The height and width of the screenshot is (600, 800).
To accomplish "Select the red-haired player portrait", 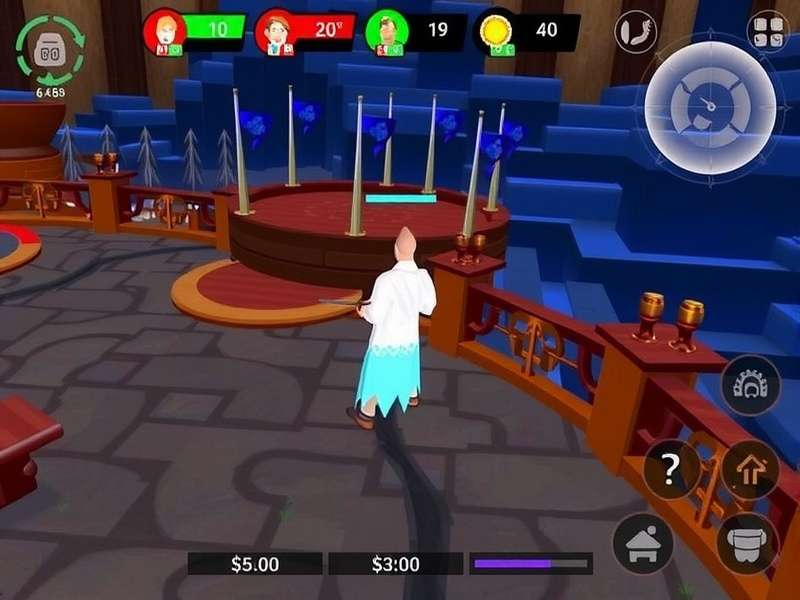I will point(163,32).
